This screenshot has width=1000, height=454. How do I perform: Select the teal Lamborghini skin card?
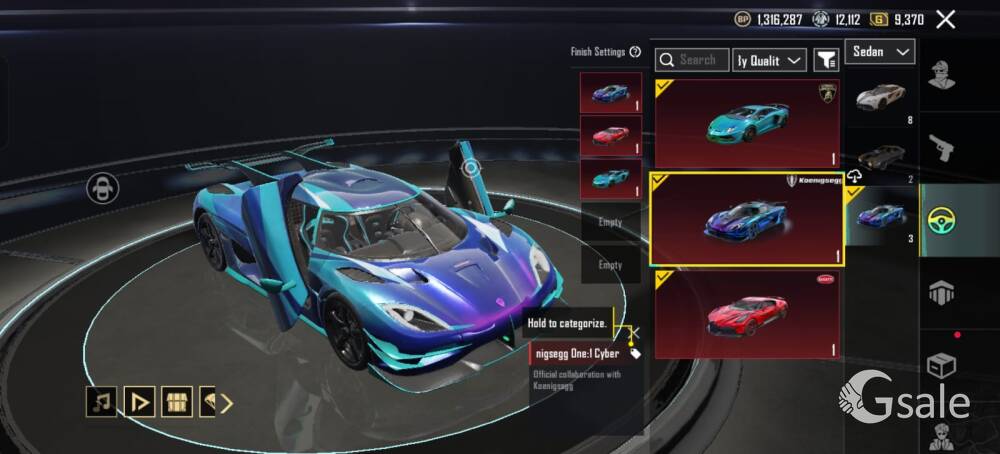(747, 123)
